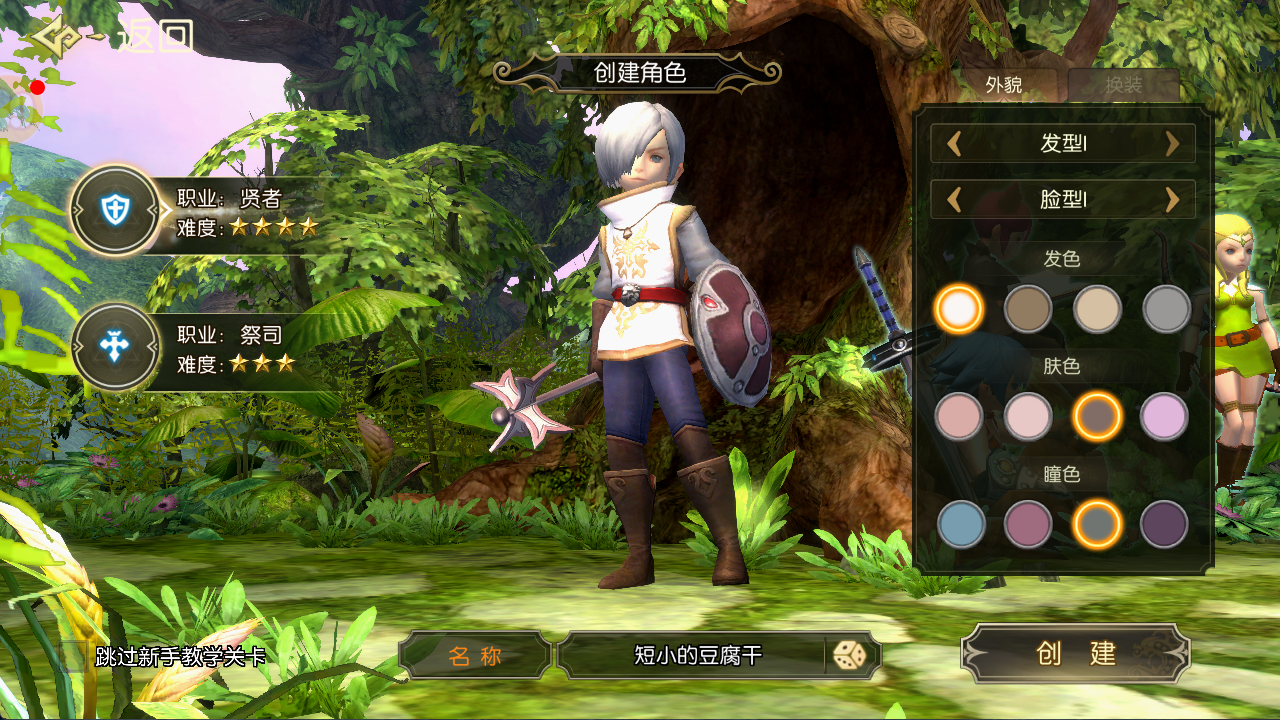Randomize the name with the dice icon
Screen dimensions: 1280x720
coord(850,655)
